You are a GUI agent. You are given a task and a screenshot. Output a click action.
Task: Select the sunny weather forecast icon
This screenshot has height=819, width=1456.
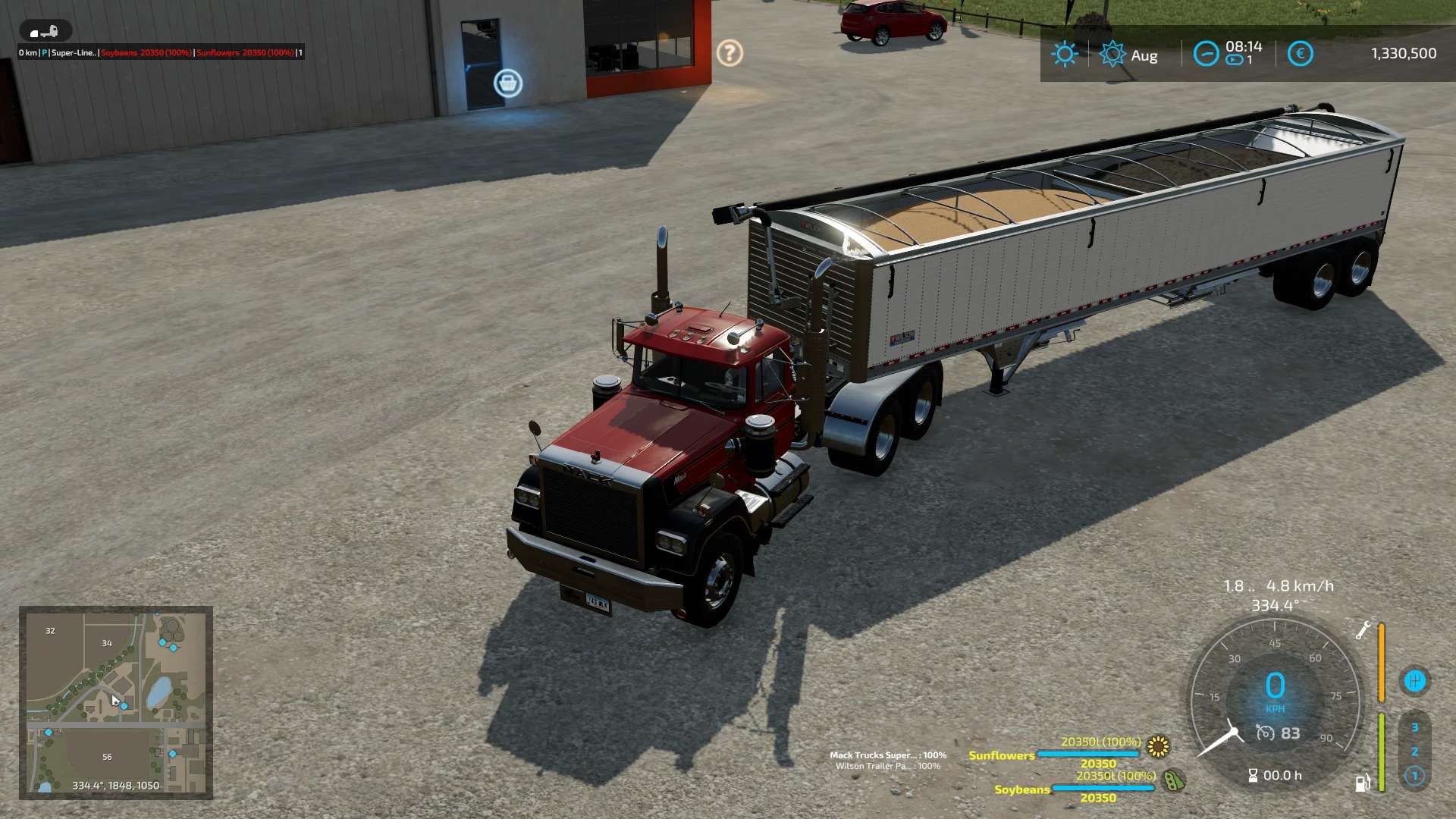tap(1065, 54)
